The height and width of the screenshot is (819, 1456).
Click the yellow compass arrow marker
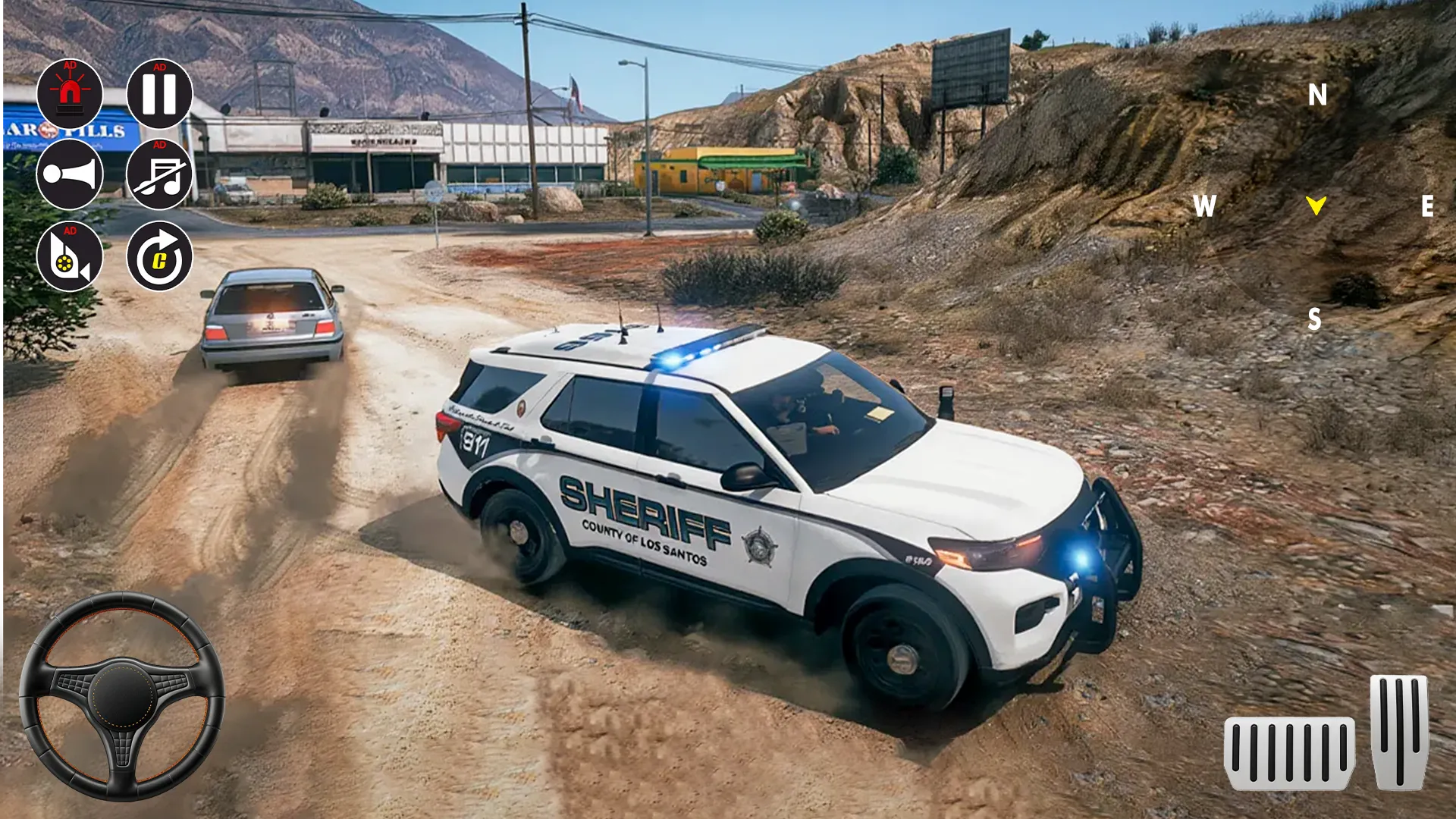click(x=1316, y=205)
